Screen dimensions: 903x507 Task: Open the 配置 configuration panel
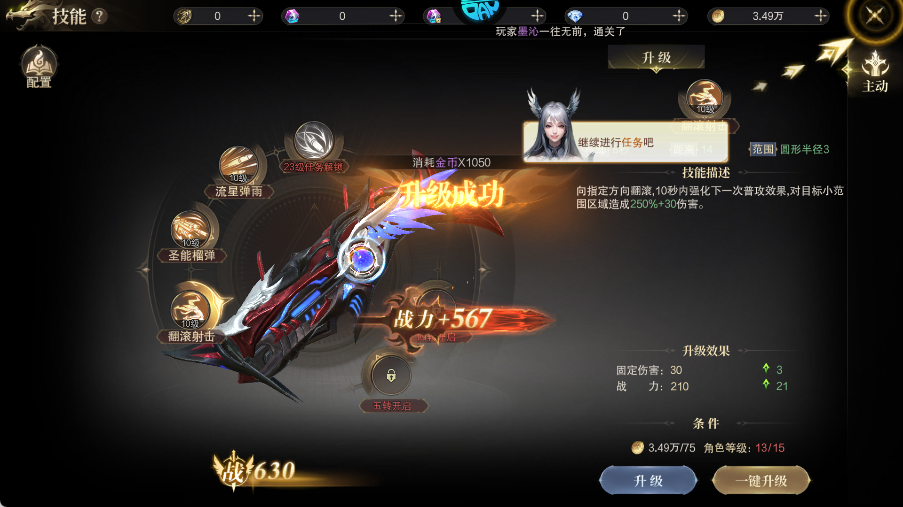(x=39, y=65)
